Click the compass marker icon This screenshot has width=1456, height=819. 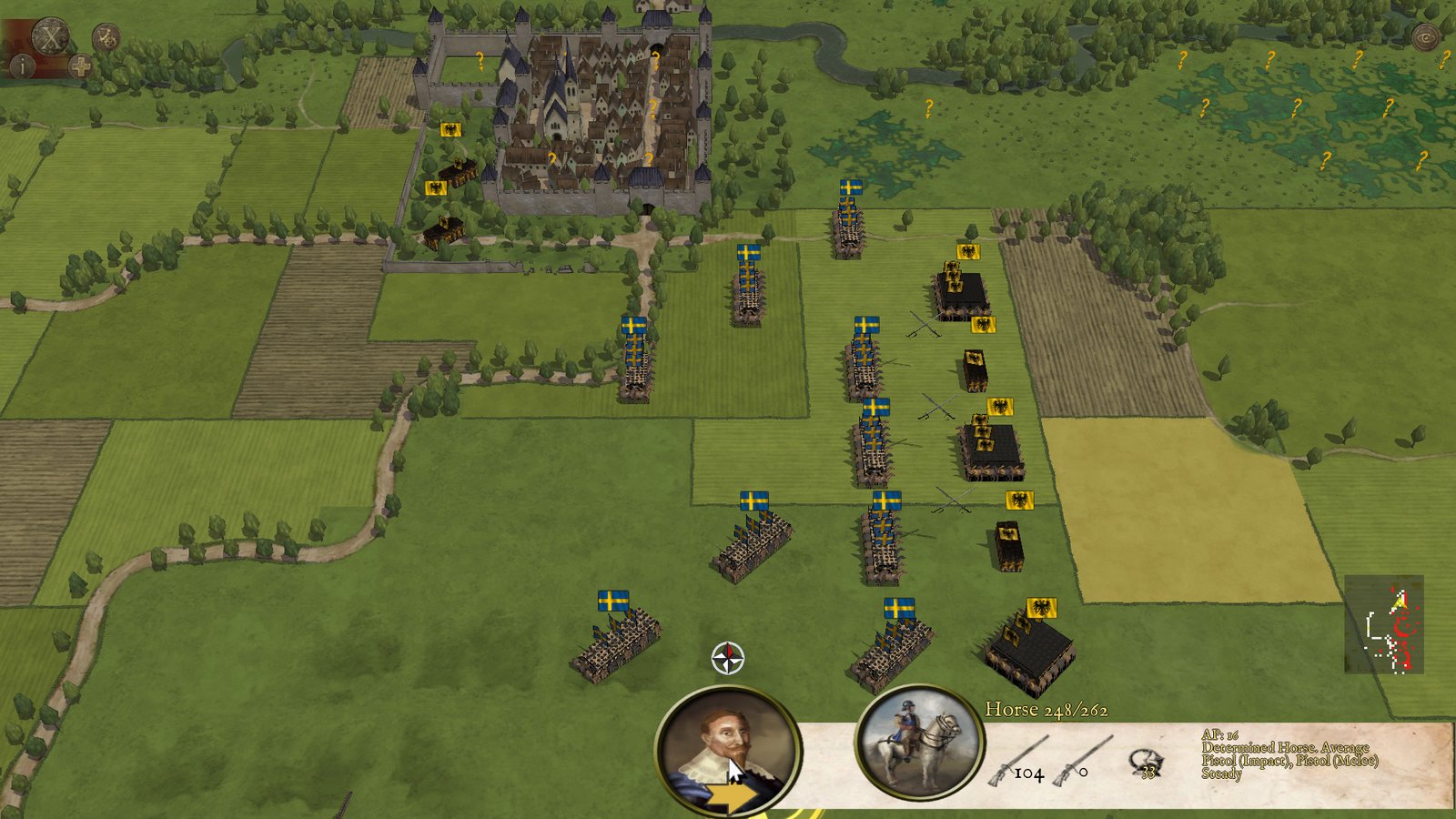point(727,658)
